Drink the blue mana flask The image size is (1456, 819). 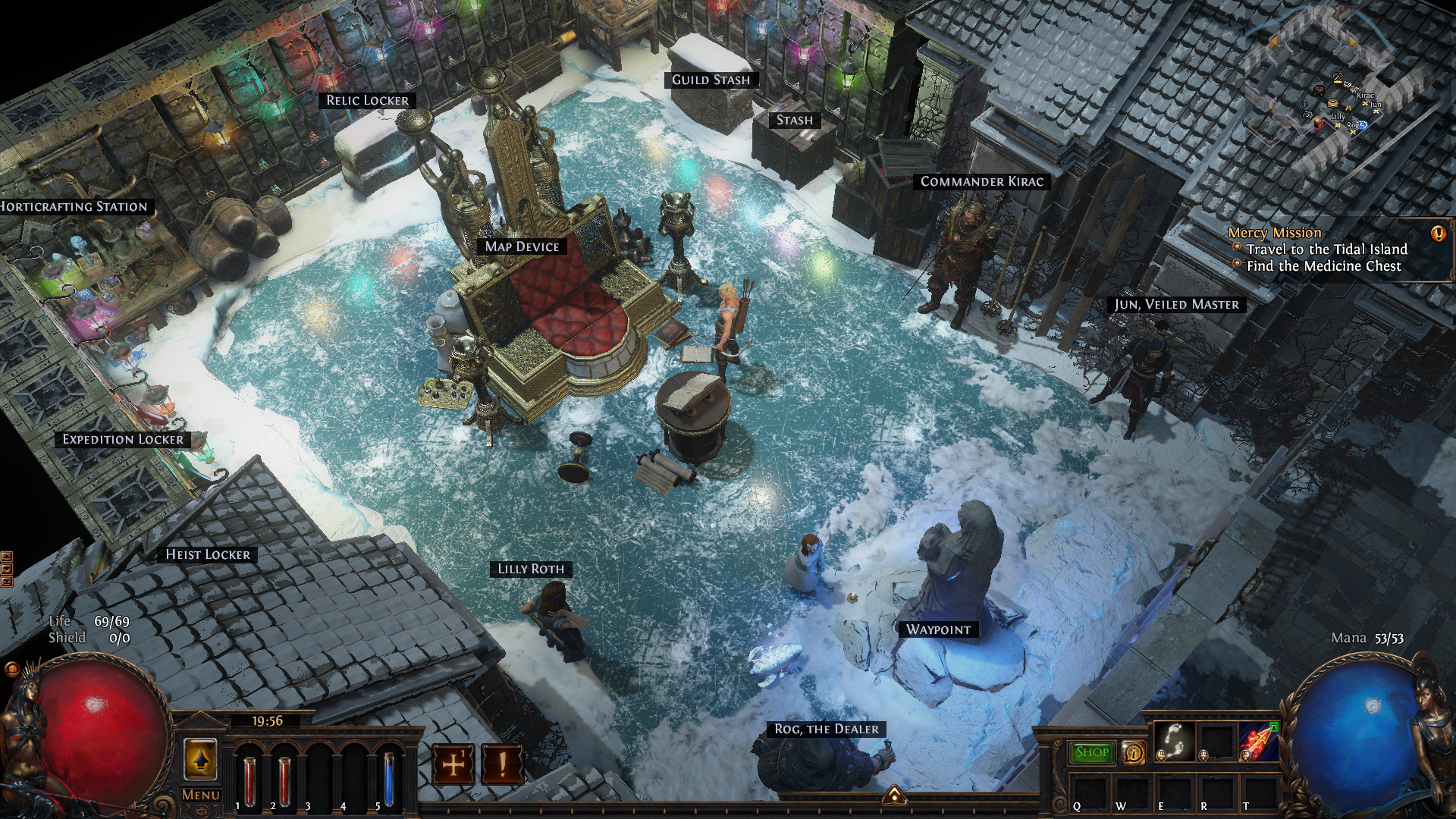tap(389, 779)
